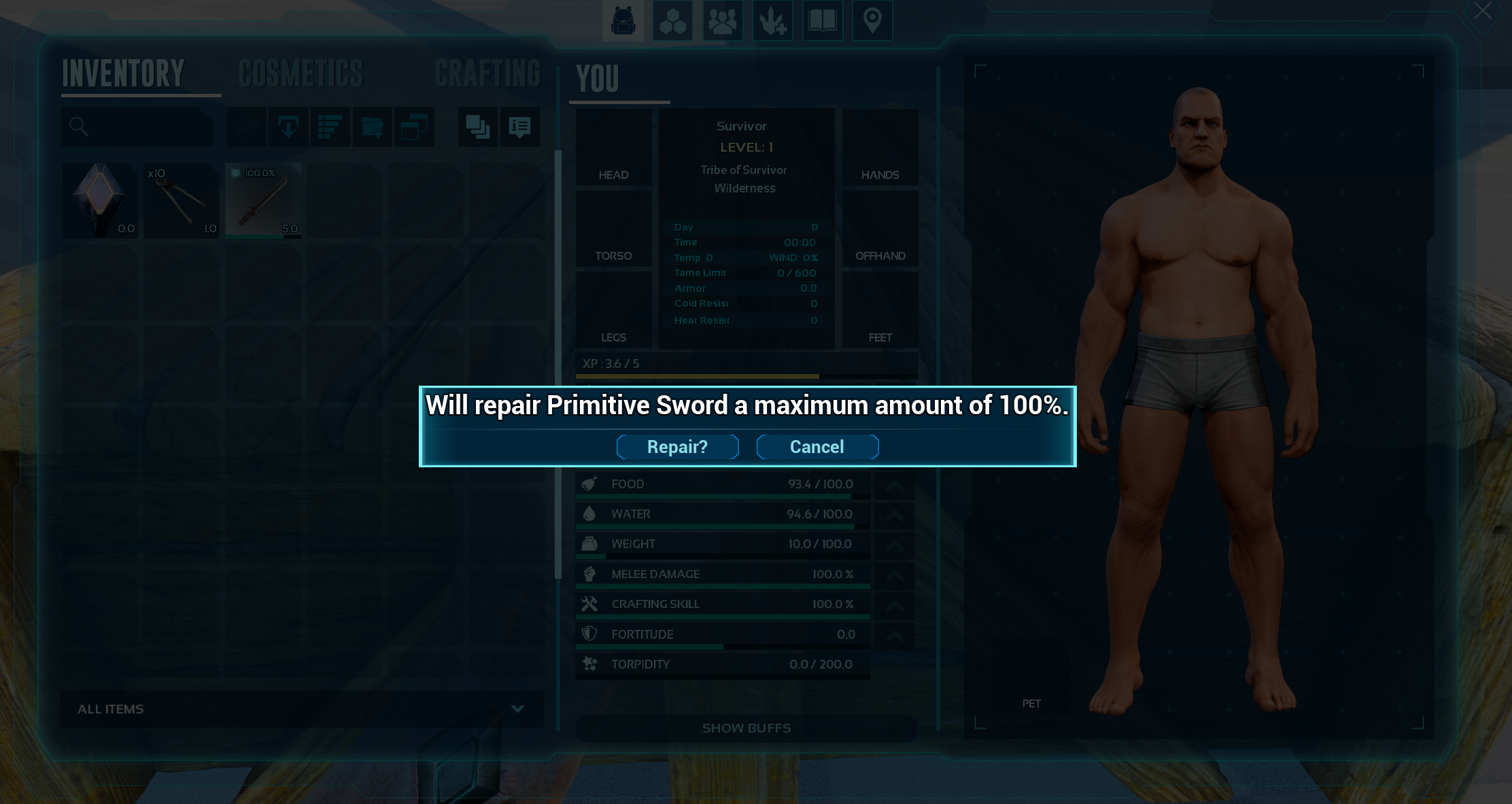Select the Inventory tab
Screen dimensions: 1512x804
pos(123,73)
